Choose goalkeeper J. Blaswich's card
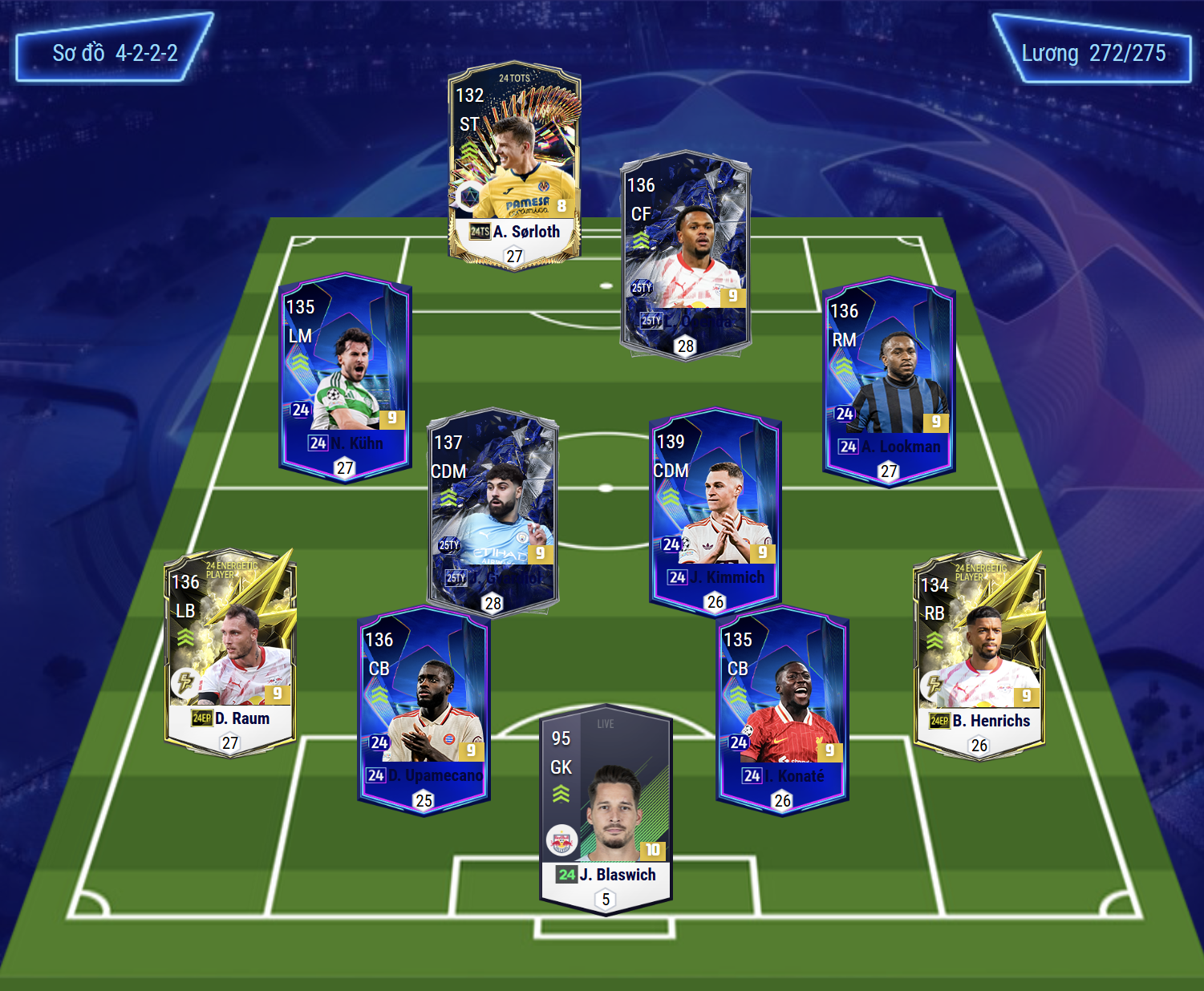 pyautogui.click(x=606, y=808)
